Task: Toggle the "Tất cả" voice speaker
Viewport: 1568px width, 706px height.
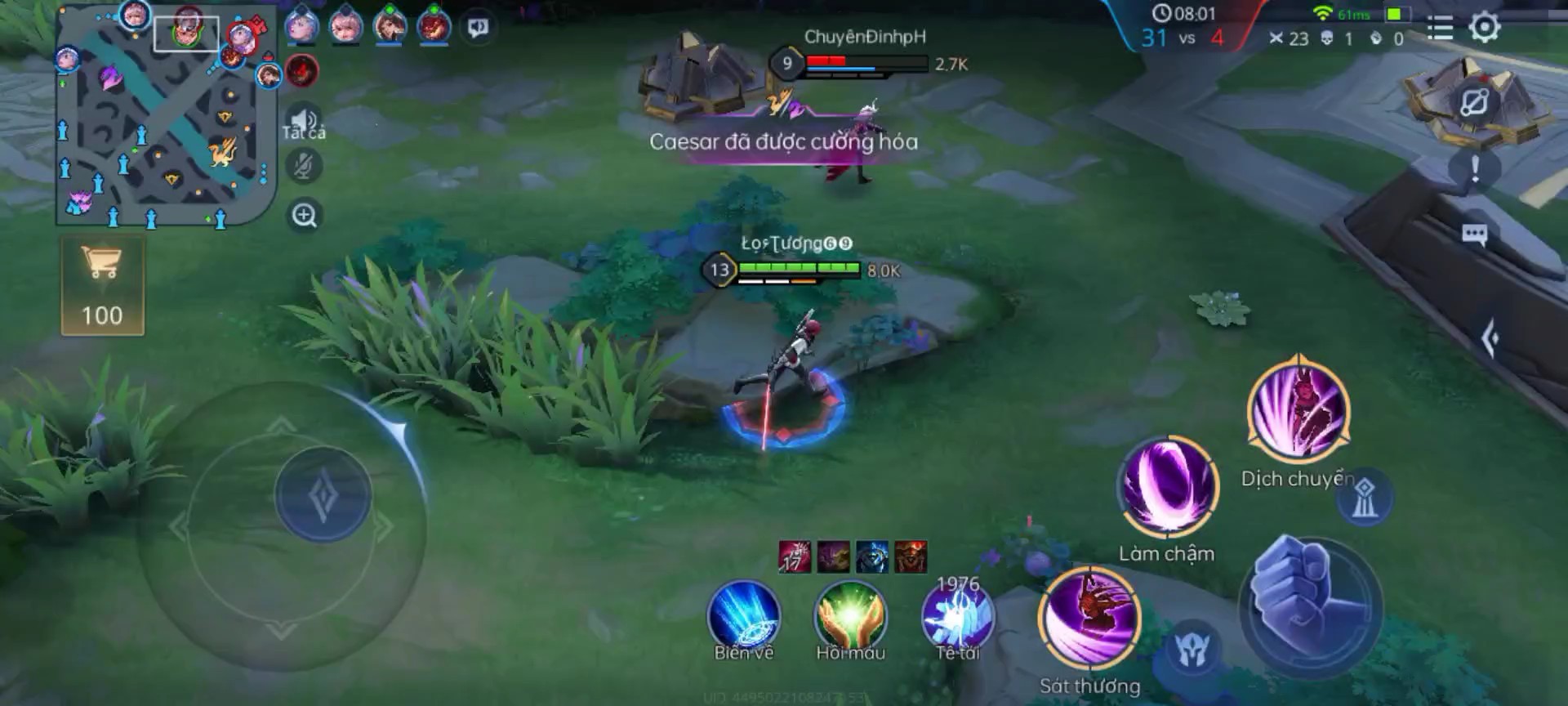Action: (304, 123)
